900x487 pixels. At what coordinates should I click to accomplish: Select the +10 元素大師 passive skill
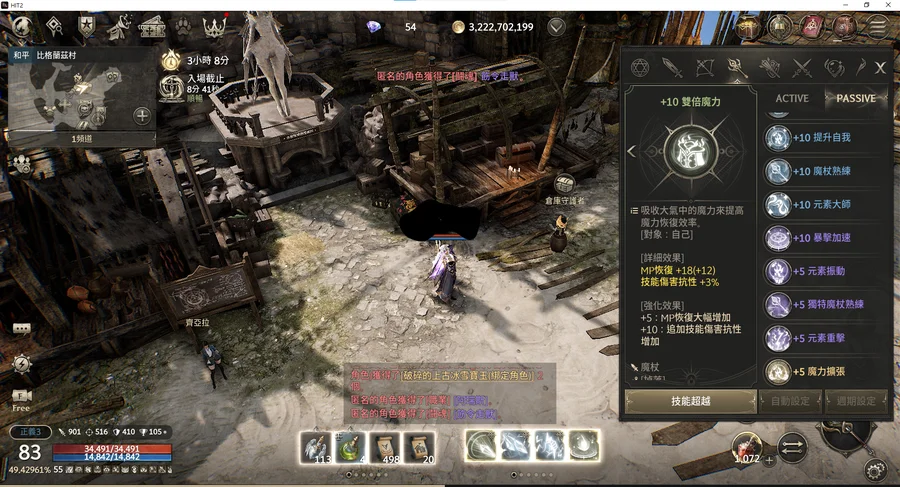[x=820, y=205]
